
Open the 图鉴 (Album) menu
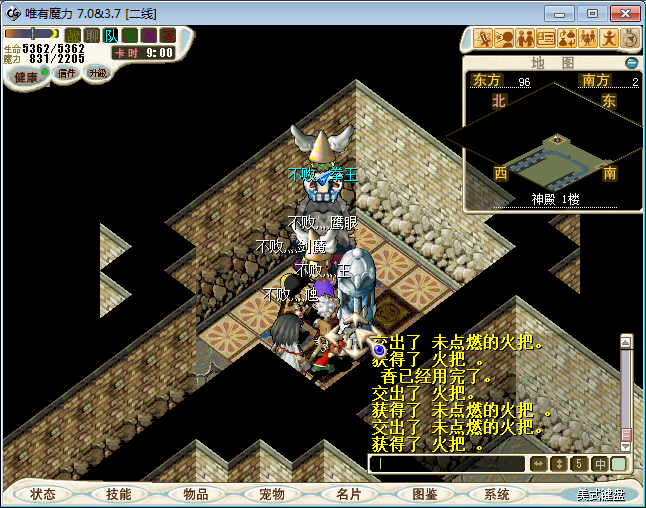[423, 494]
